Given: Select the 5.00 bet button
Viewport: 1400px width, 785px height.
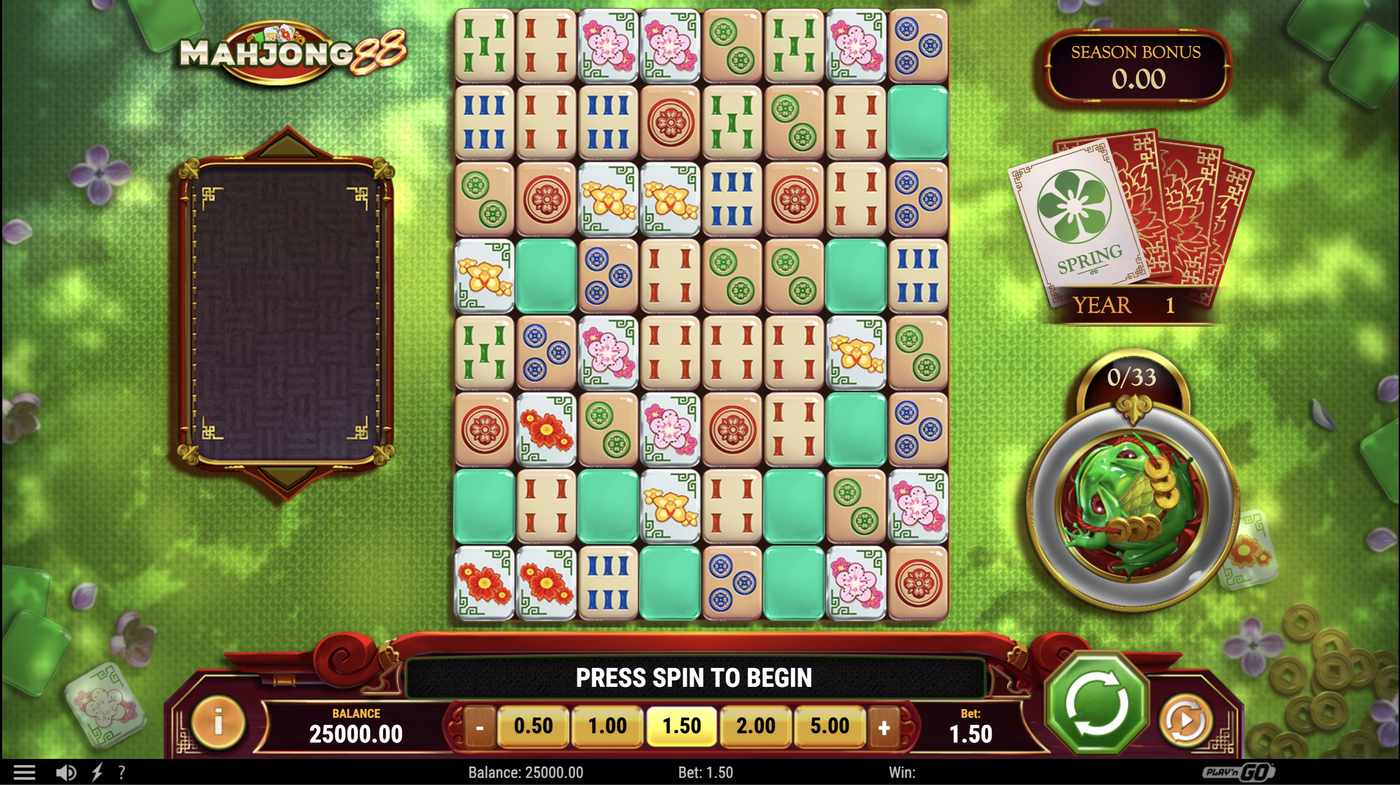Looking at the screenshot, I should pos(829,726).
